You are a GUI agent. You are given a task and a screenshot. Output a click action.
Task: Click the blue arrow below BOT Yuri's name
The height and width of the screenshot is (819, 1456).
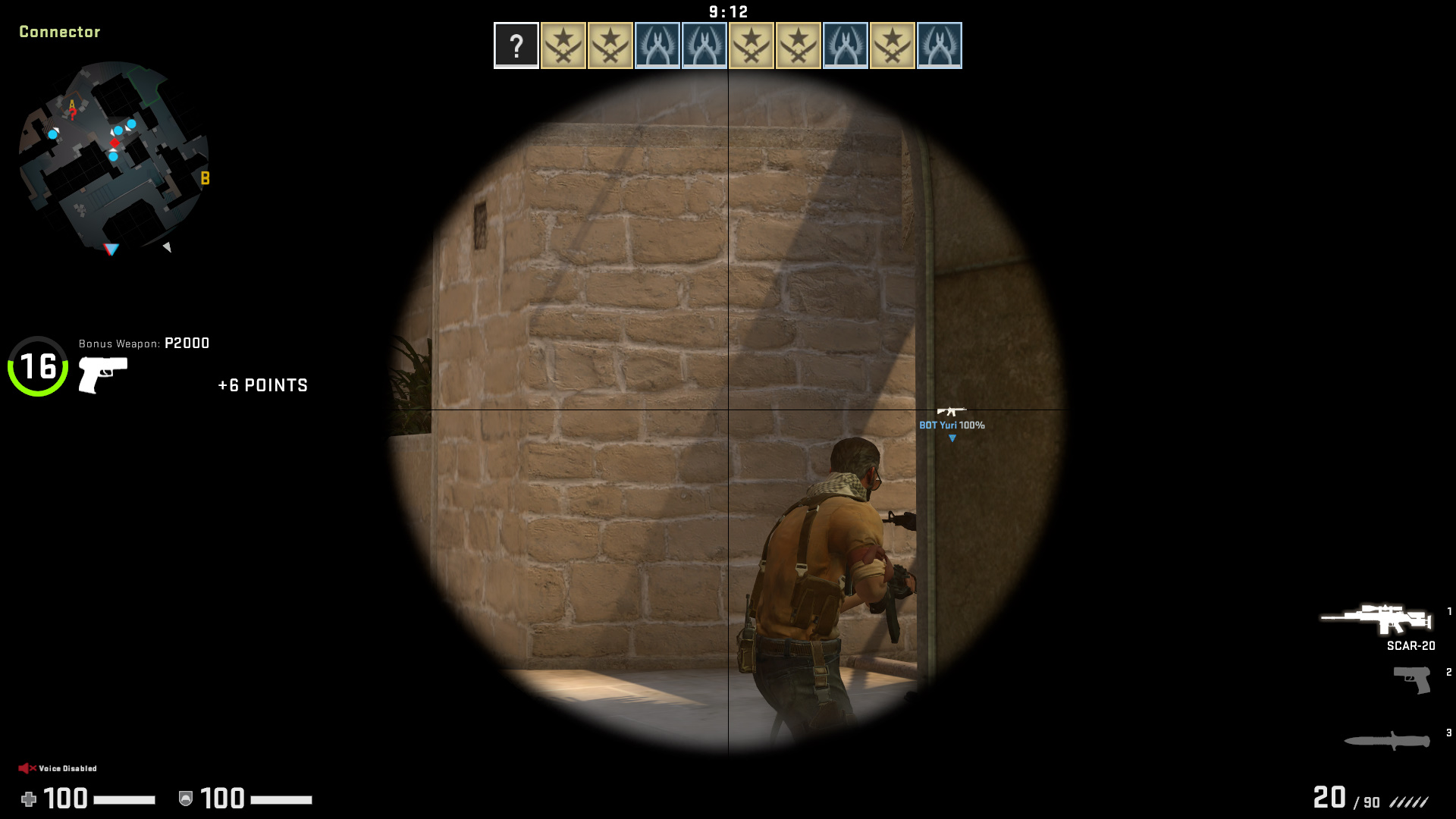point(951,438)
